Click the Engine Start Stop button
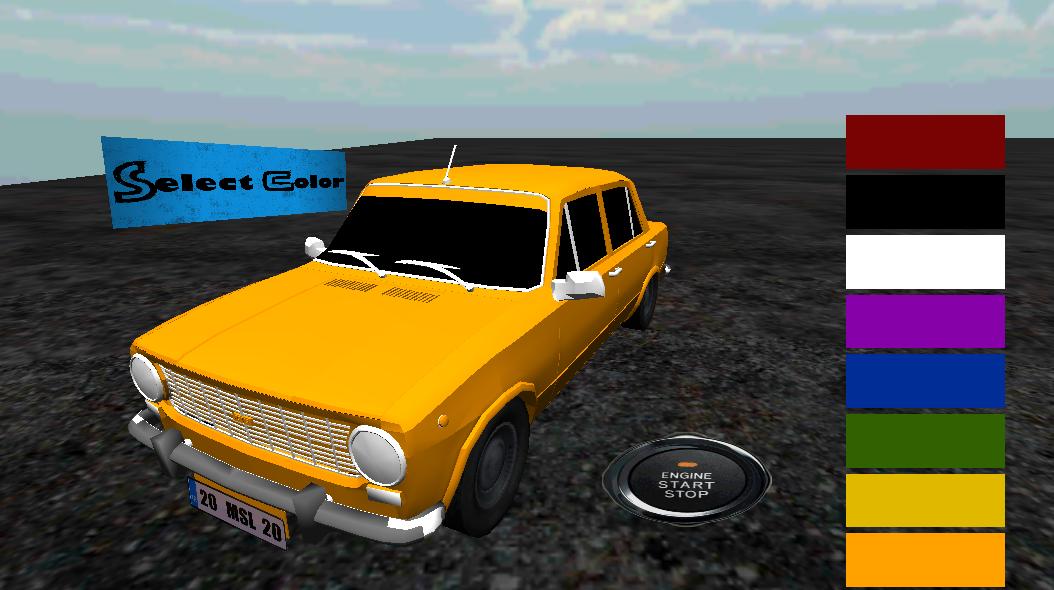This screenshot has width=1054, height=590. [x=686, y=483]
